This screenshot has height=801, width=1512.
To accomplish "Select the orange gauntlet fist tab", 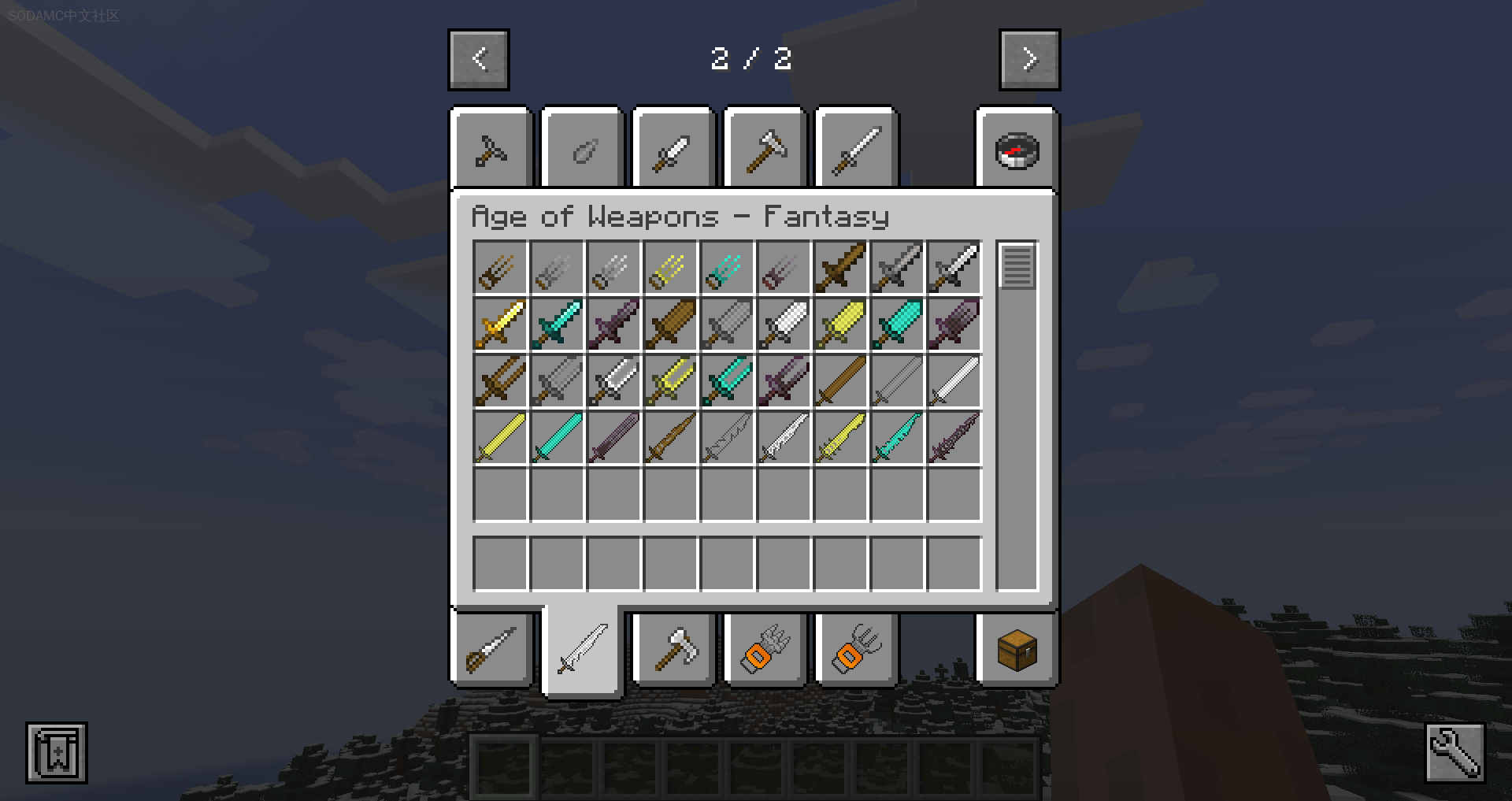I will 765,651.
